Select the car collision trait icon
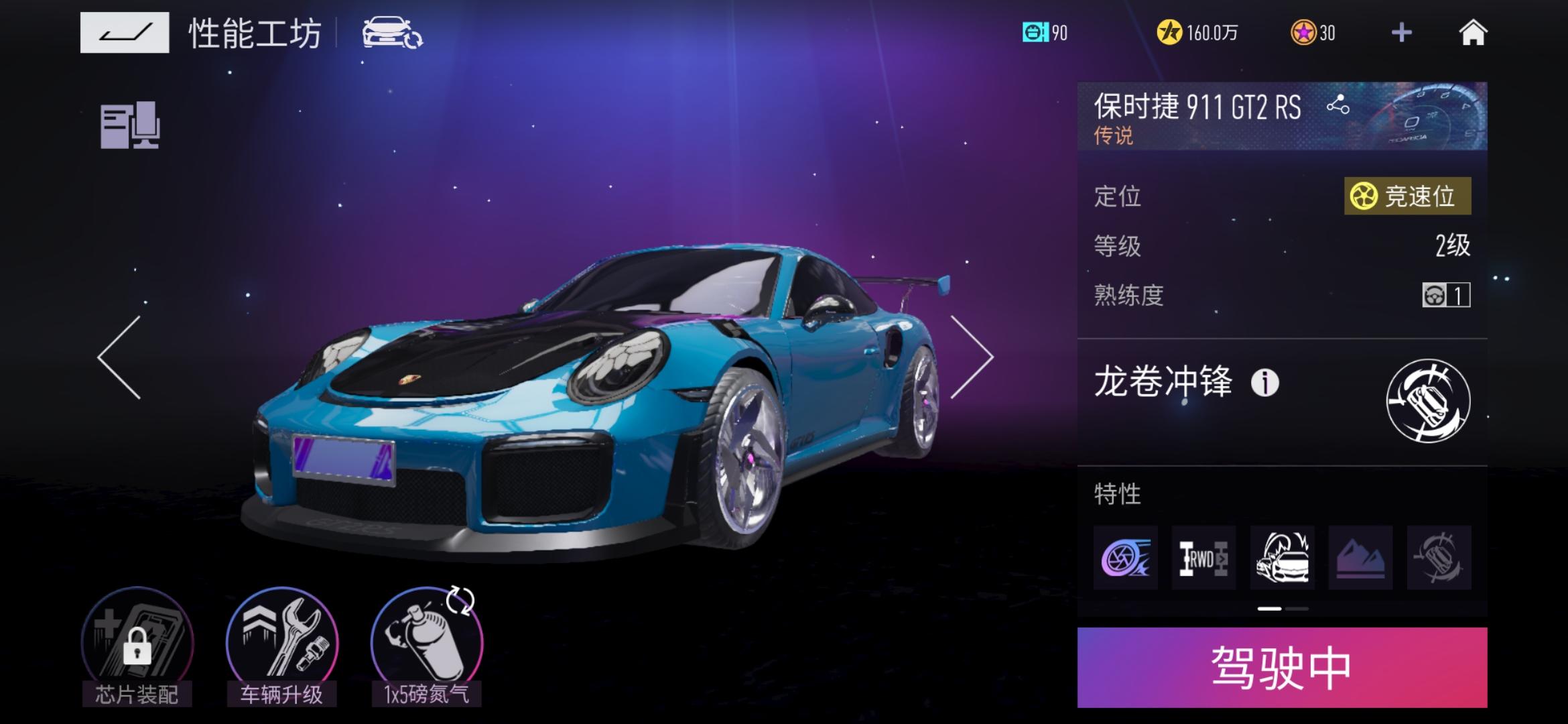 coord(1282,558)
